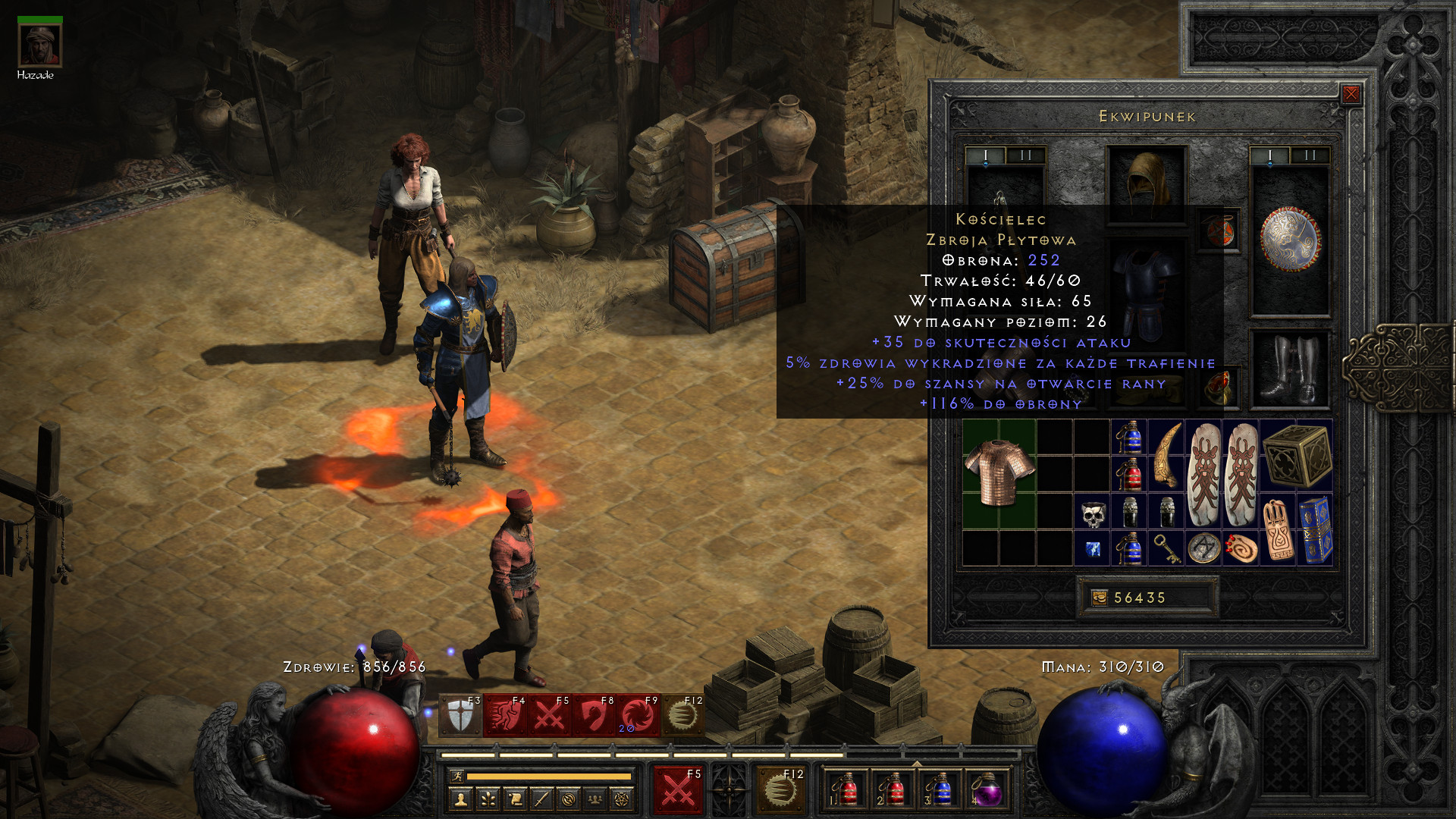
Task: Select the equipped hooded helm slot
Action: click(1146, 184)
